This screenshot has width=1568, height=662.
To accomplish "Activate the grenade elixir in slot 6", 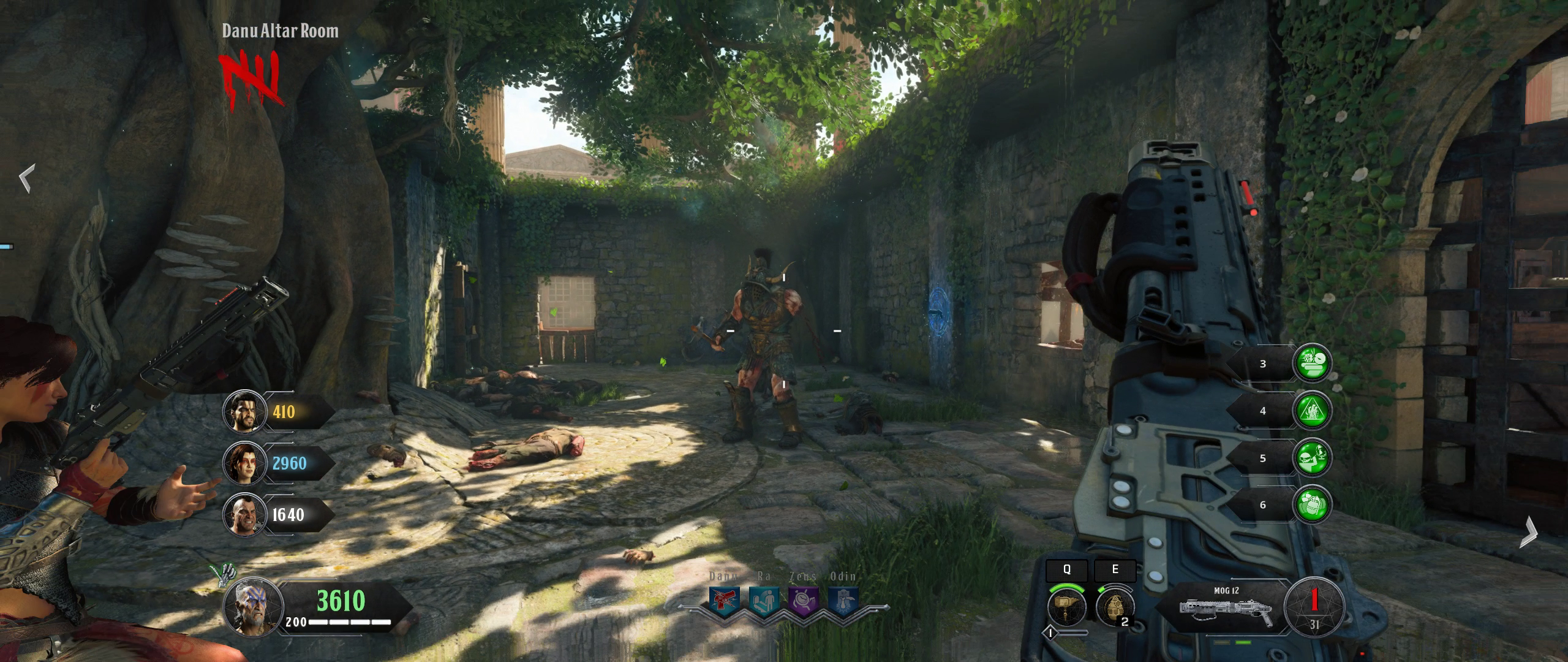I will [1311, 504].
